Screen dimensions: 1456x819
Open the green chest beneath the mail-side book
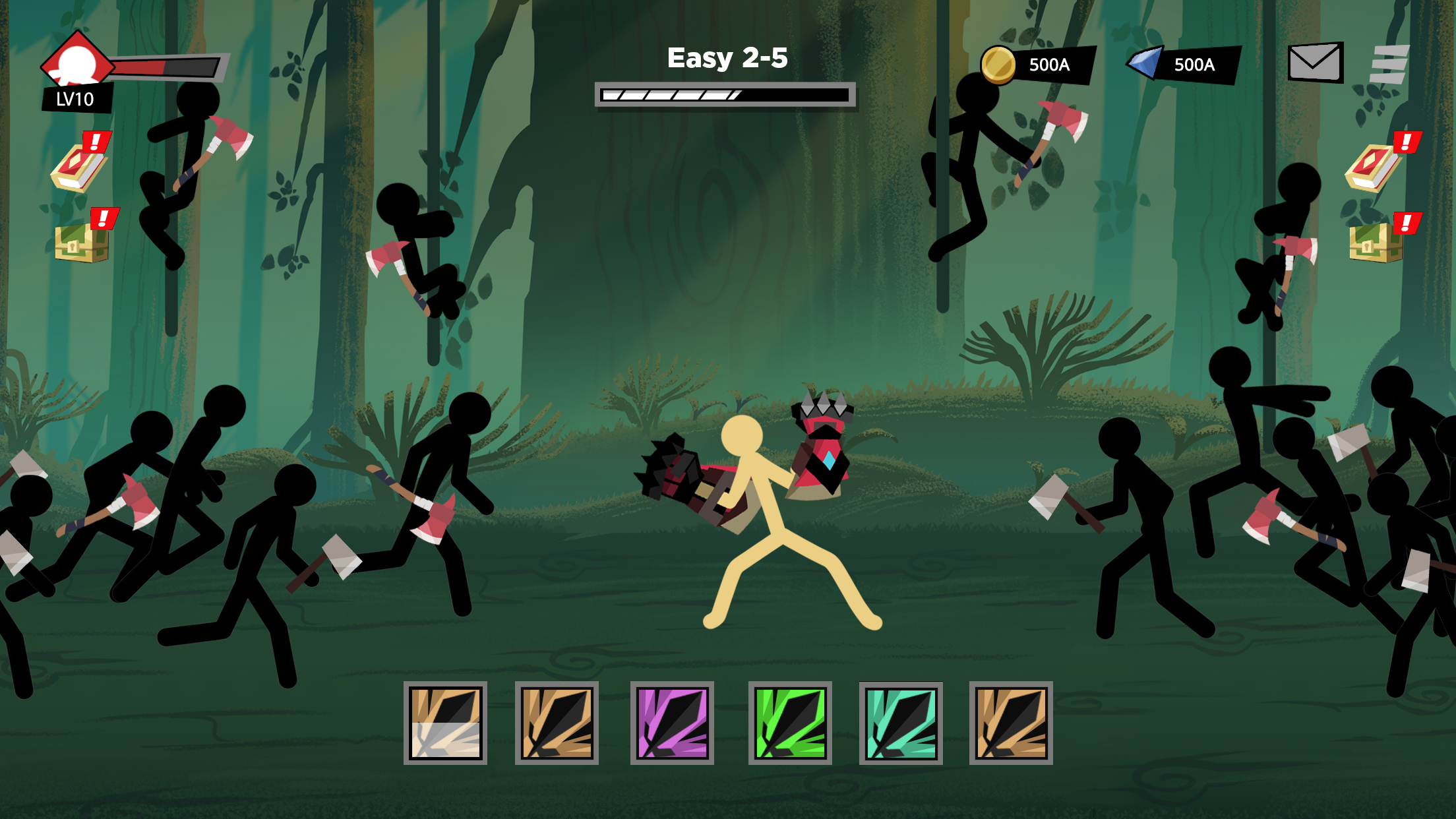click(x=1376, y=241)
